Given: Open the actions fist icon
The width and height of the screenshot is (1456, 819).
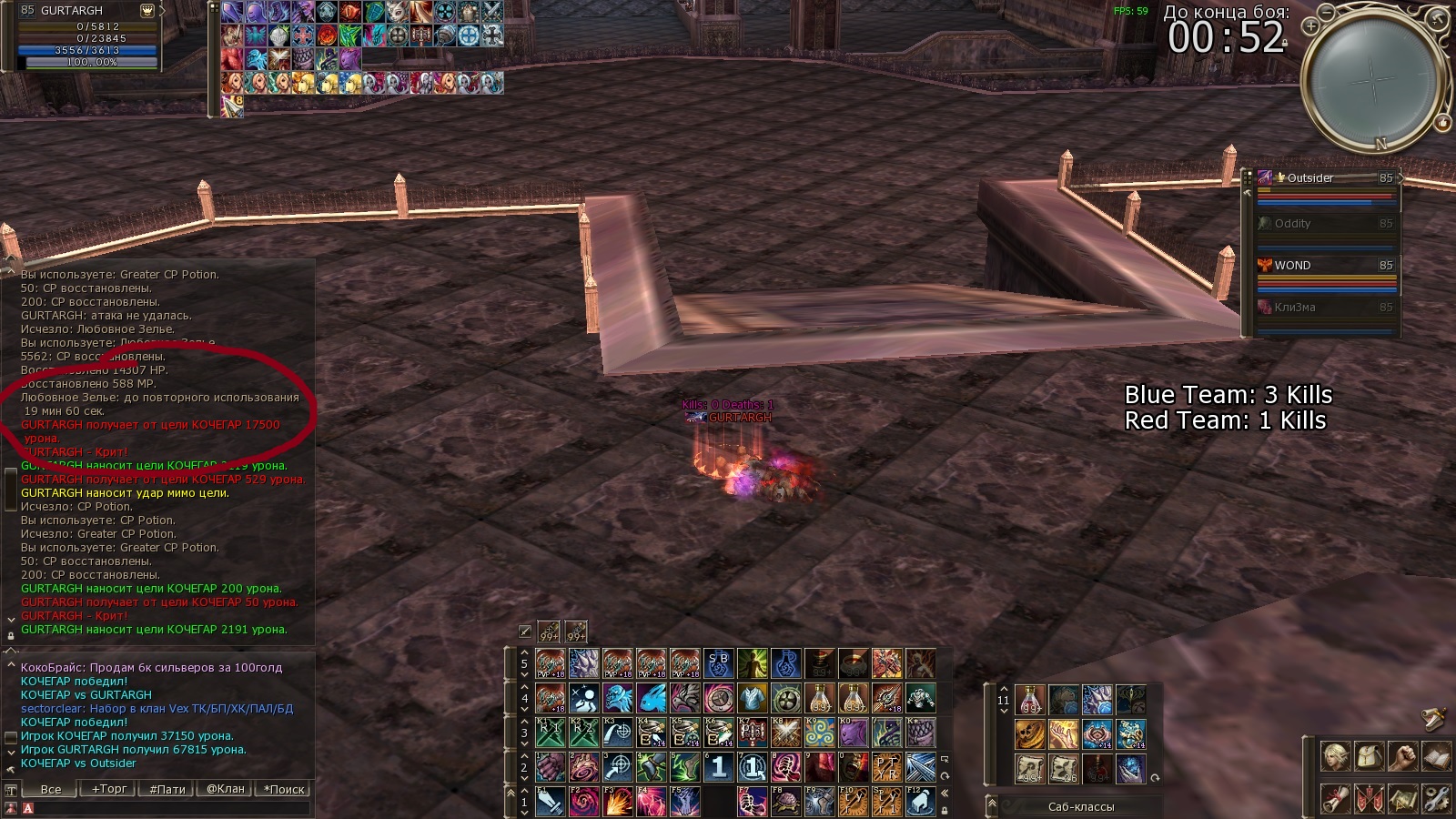Looking at the screenshot, I should click(x=1402, y=756).
